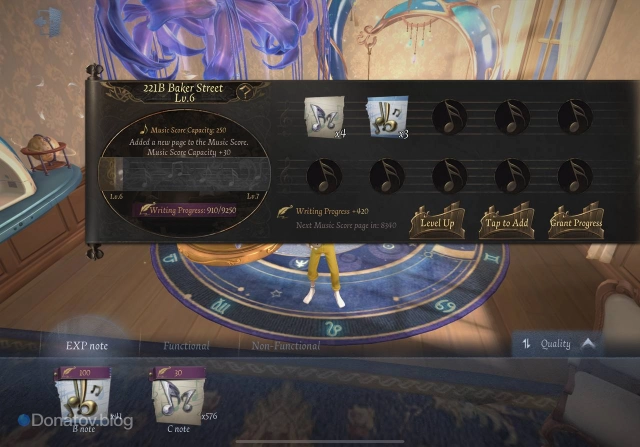Click the Level Up button
The width and height of the screenshot is (640, 447).
click(437, 222)
